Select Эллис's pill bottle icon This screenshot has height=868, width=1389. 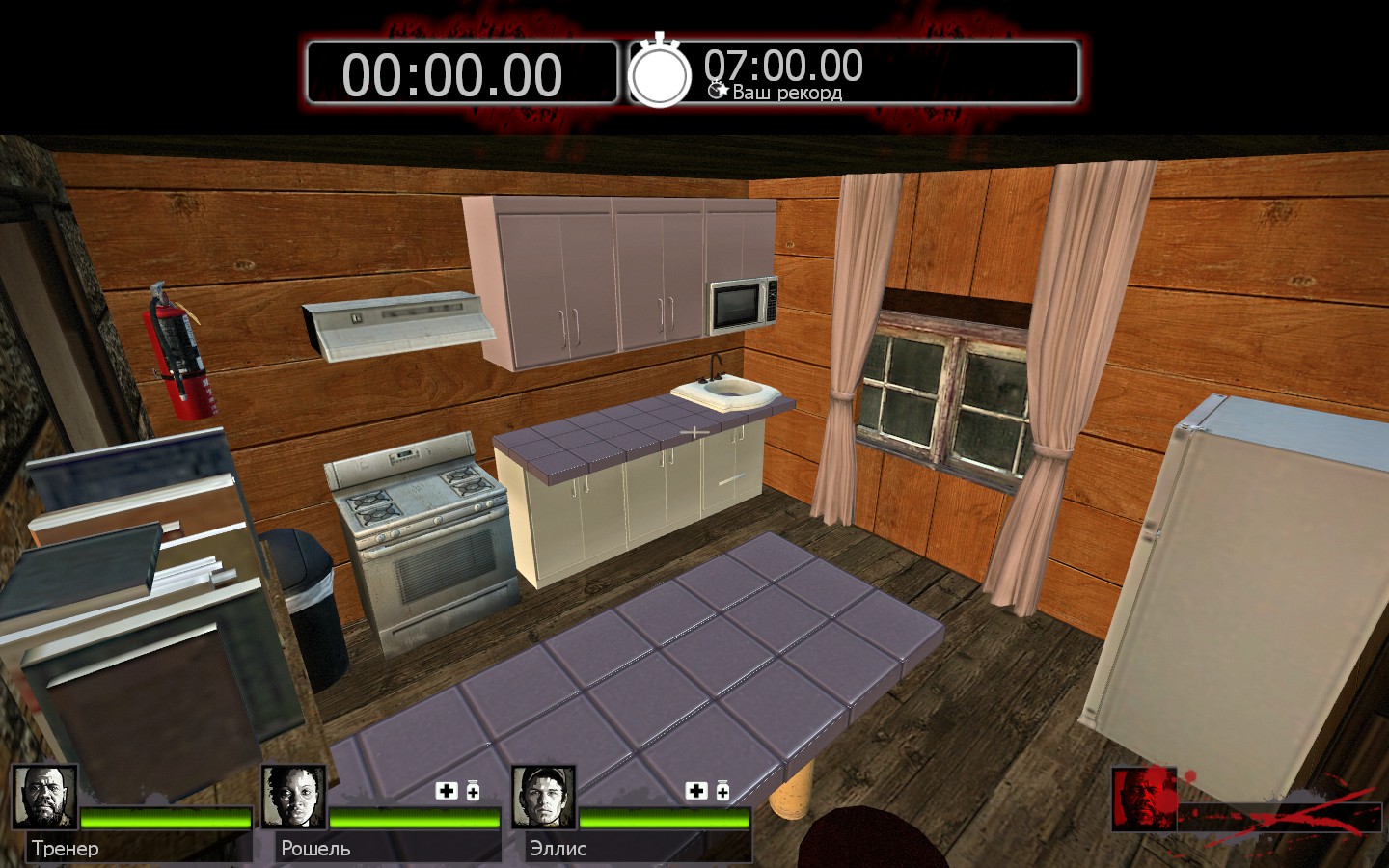(x=722, y=791)
